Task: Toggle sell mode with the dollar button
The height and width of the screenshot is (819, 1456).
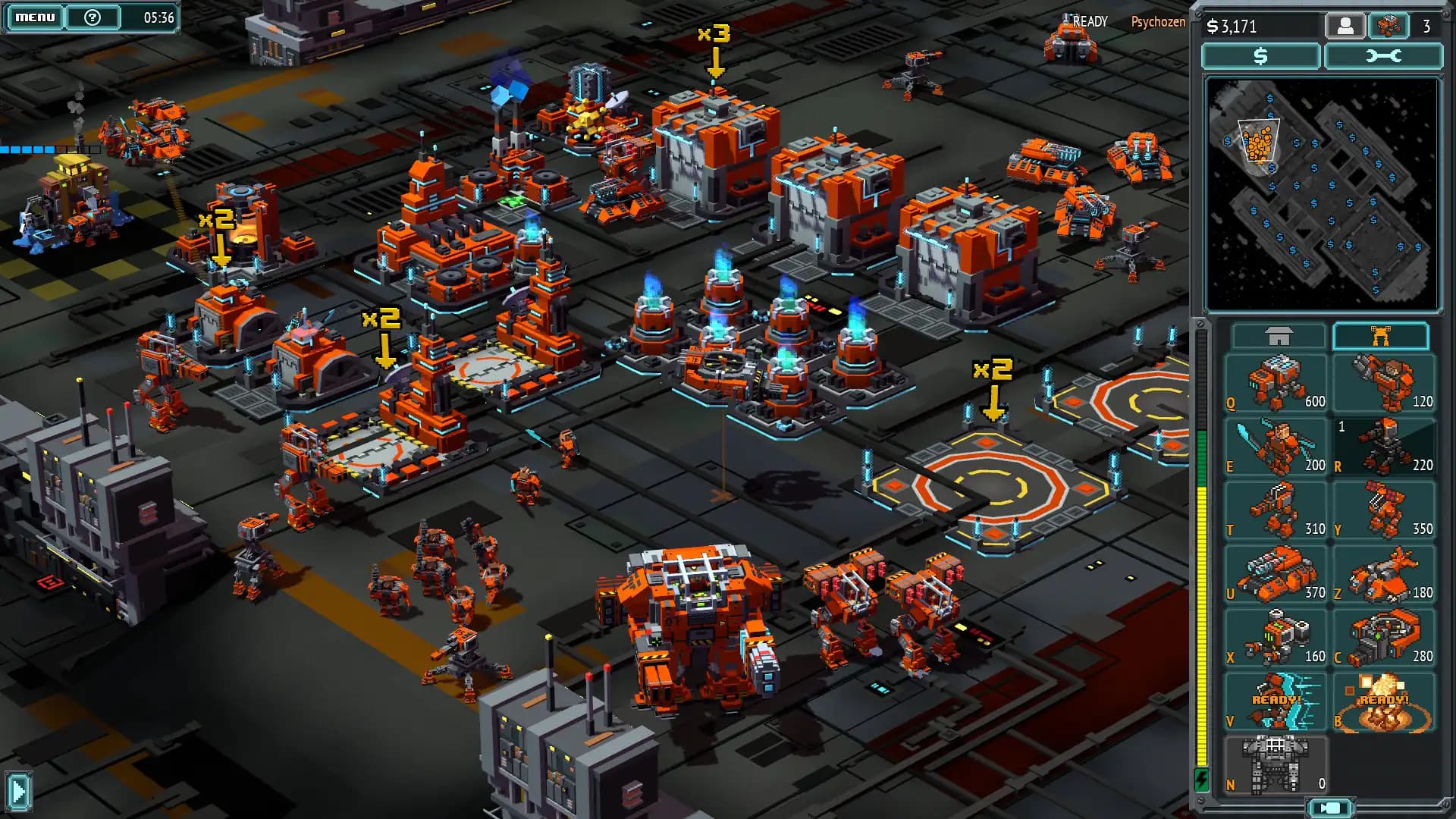Action: click(x=1259, y=56)
